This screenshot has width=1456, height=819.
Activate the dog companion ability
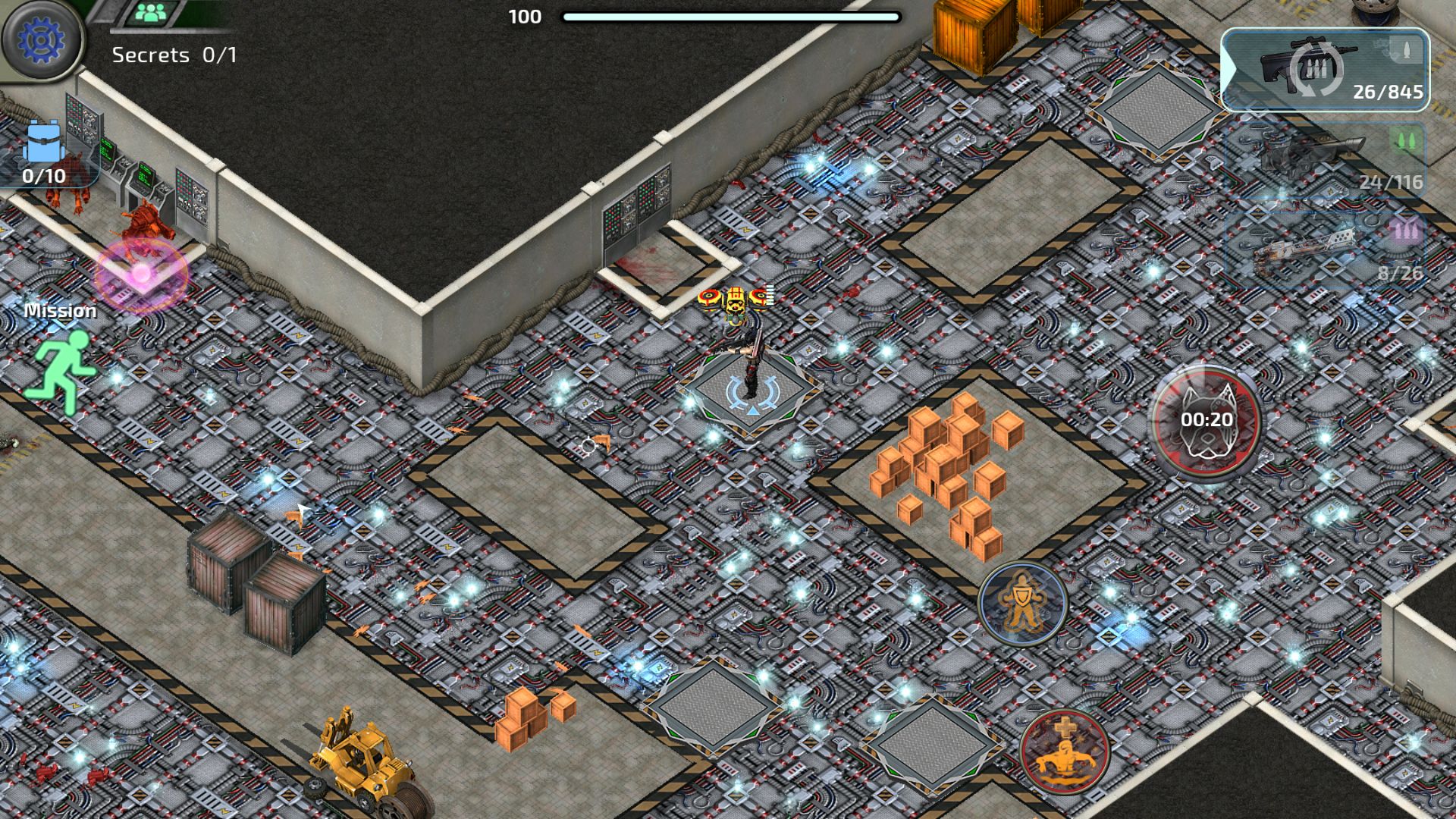tap(1206, 421)
